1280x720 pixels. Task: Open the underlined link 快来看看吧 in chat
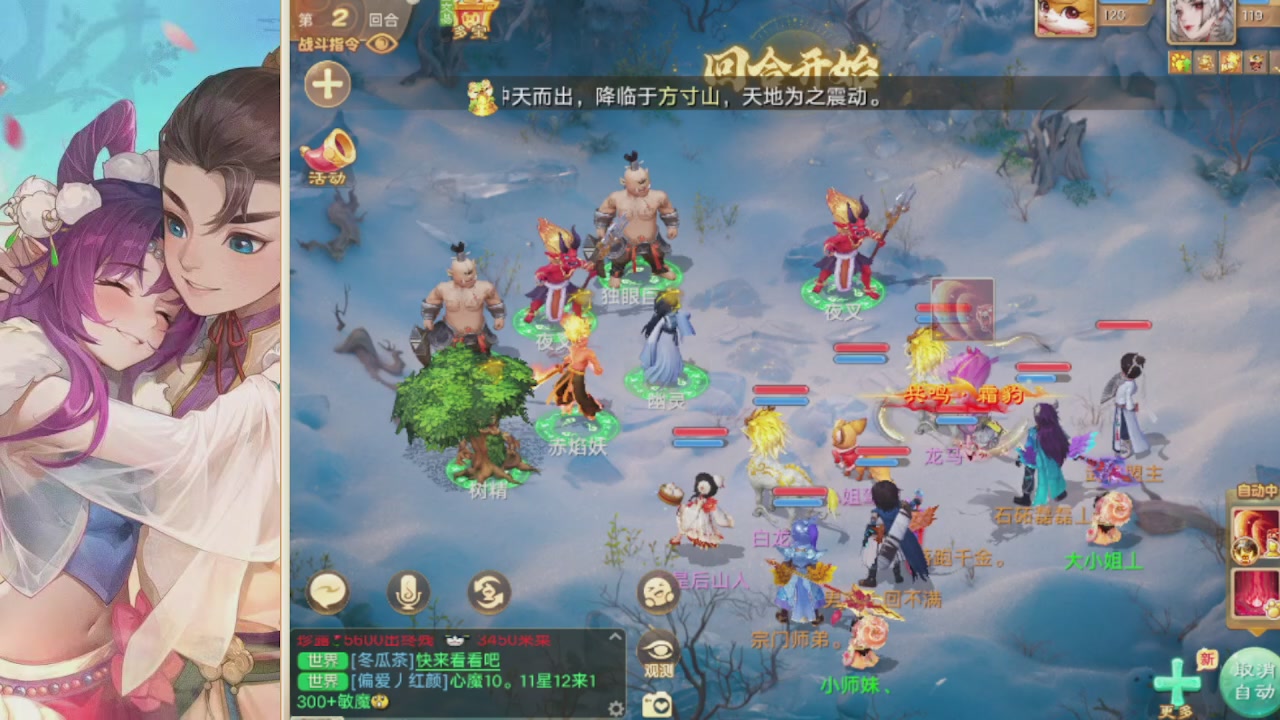pos(457,662)
